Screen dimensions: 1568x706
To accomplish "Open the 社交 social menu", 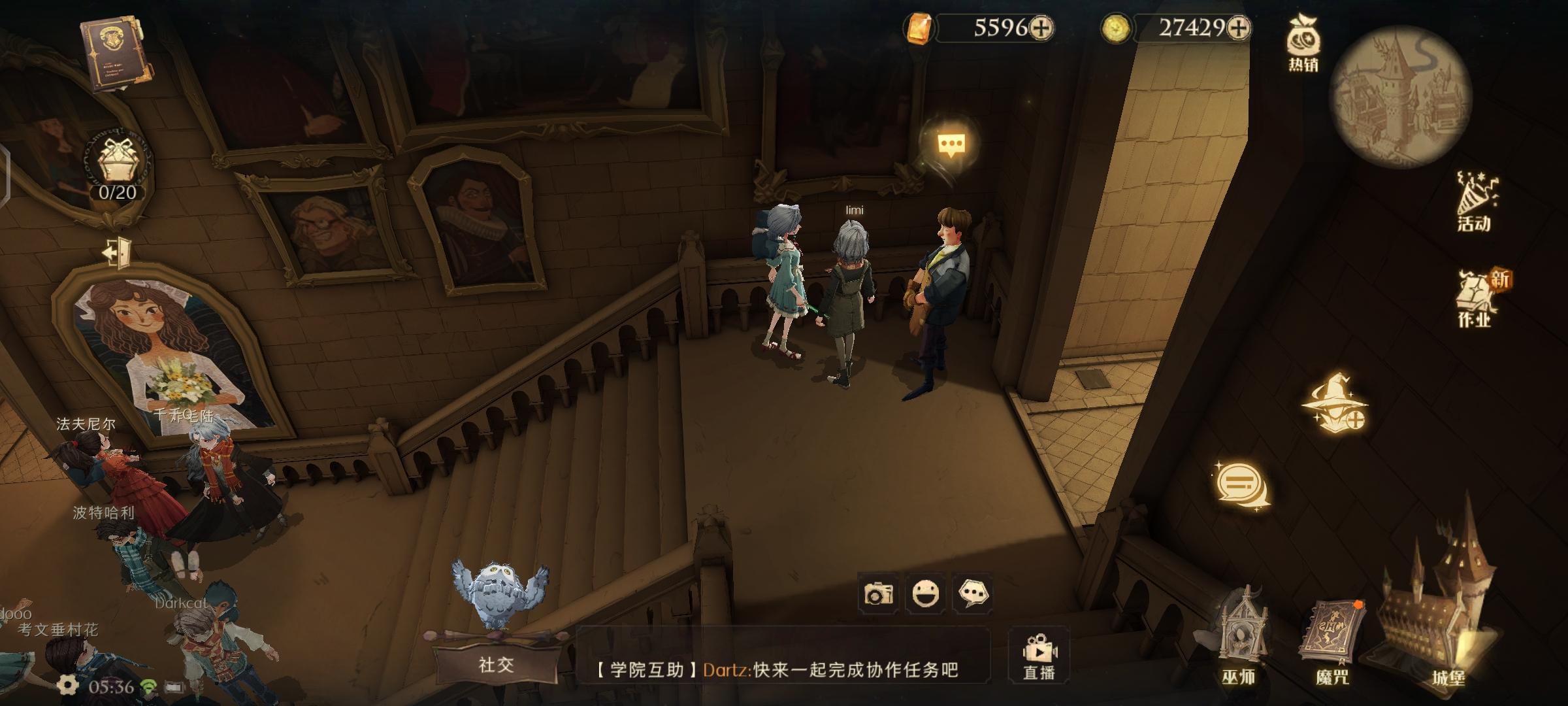I will 497,664.
